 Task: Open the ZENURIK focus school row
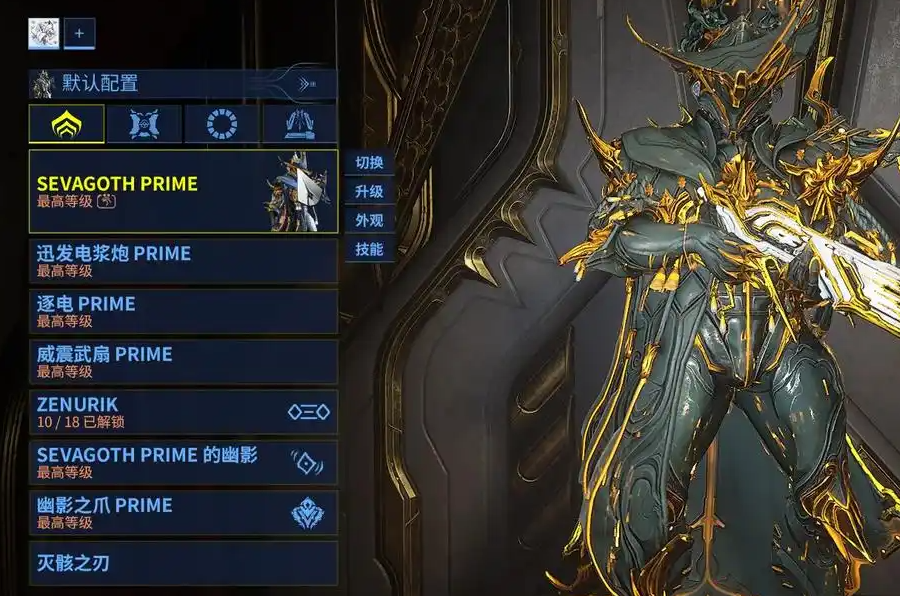[x=183, y=411]
